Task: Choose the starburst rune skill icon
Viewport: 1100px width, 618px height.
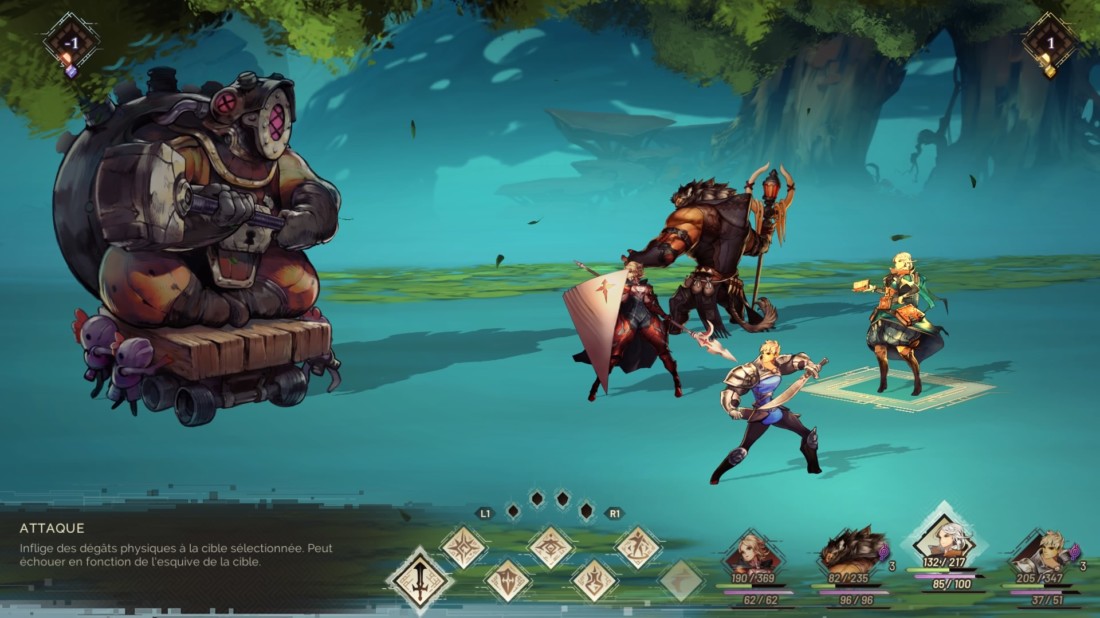Action: click(464, 547)
